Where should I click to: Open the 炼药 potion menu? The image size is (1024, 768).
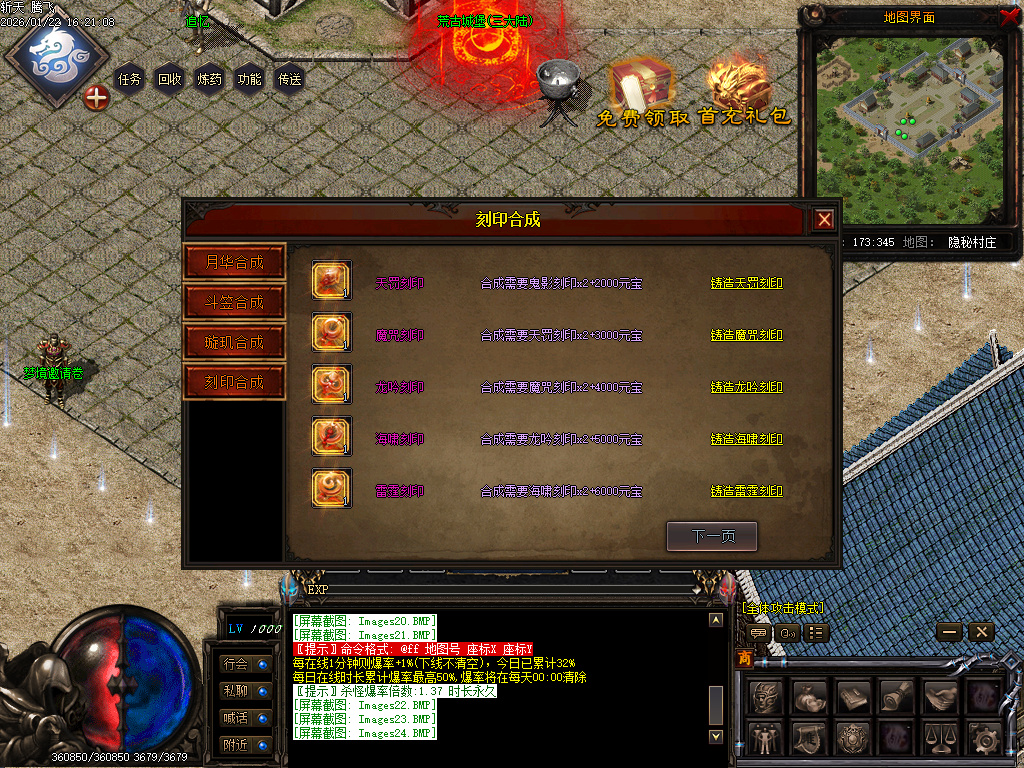[210, 79]
